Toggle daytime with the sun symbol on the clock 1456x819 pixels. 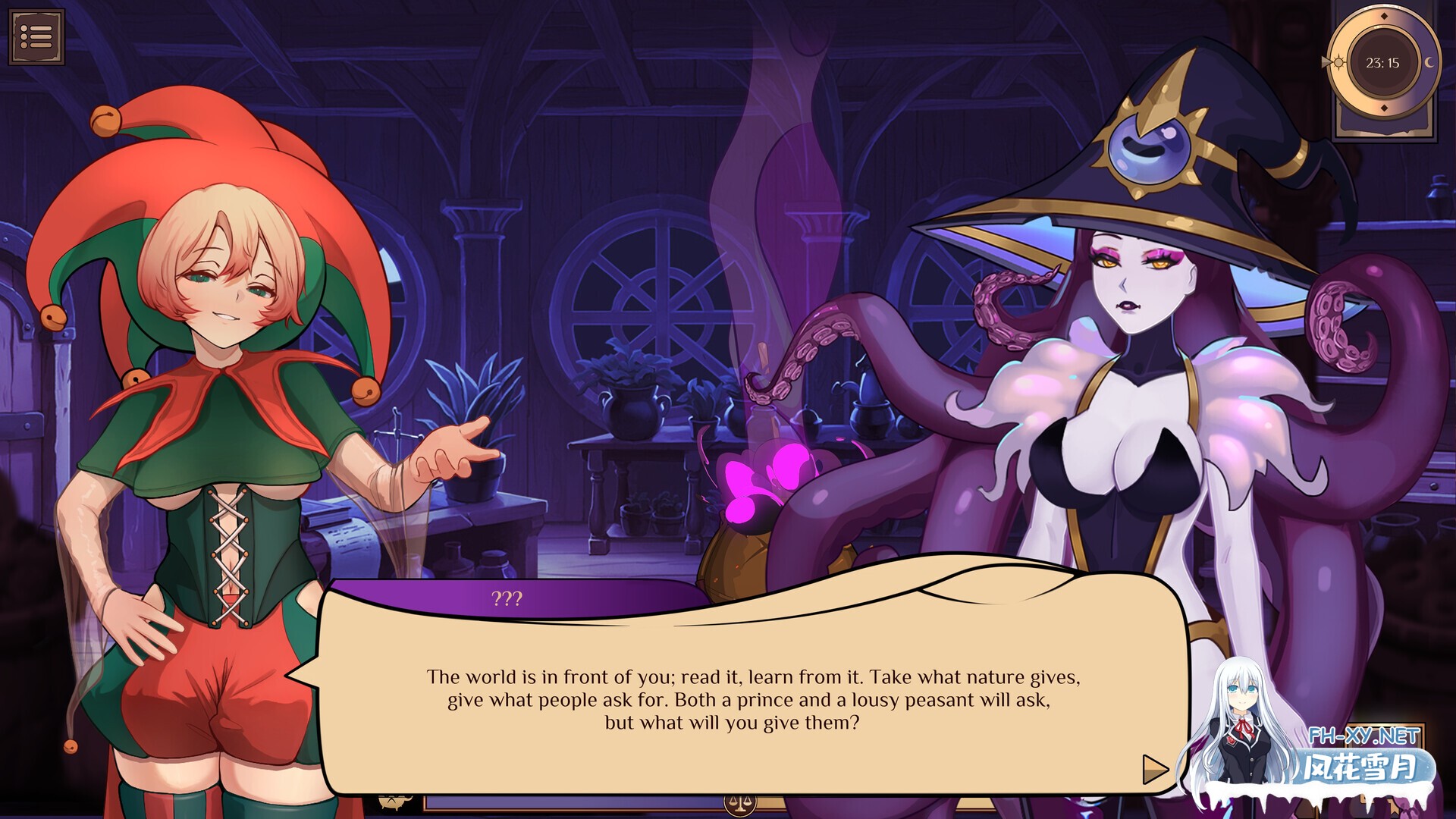click(x=1338, y=62)
